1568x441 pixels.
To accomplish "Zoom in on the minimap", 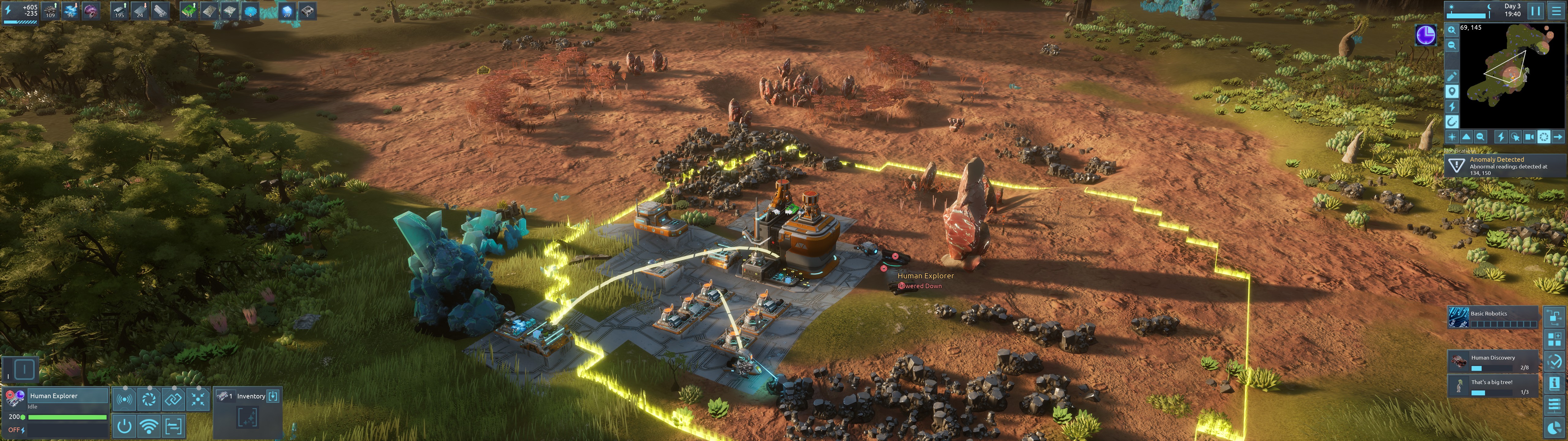I will [1452, 30].
